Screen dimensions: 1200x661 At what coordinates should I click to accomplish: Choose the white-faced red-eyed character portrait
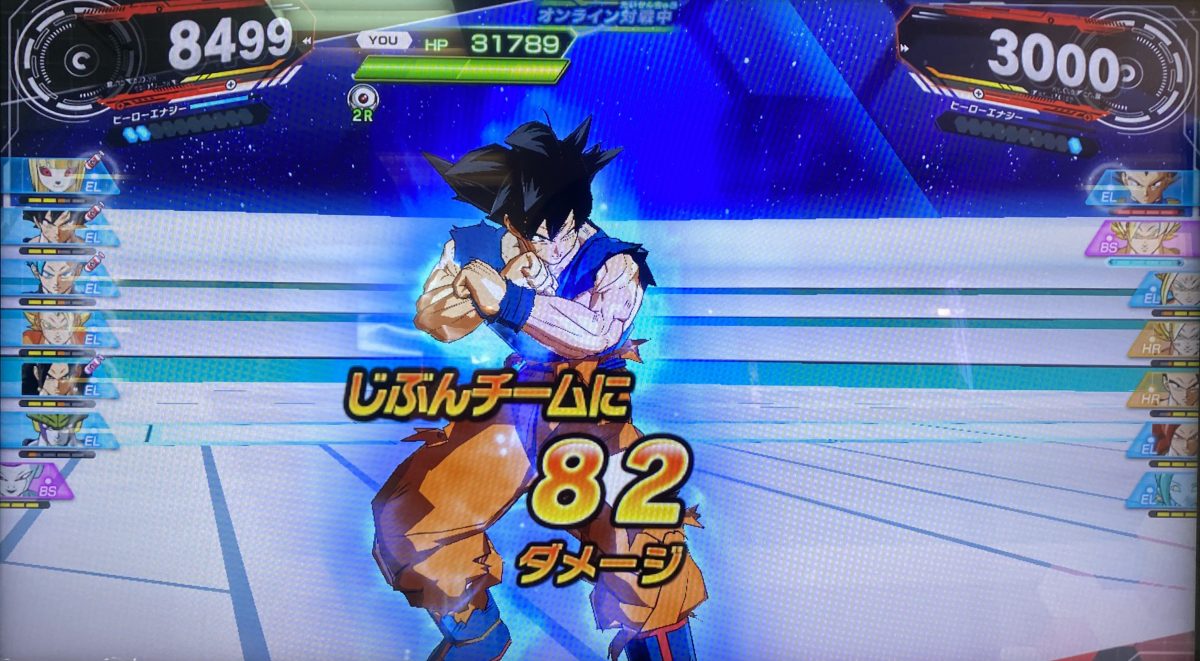click(55, 176)
